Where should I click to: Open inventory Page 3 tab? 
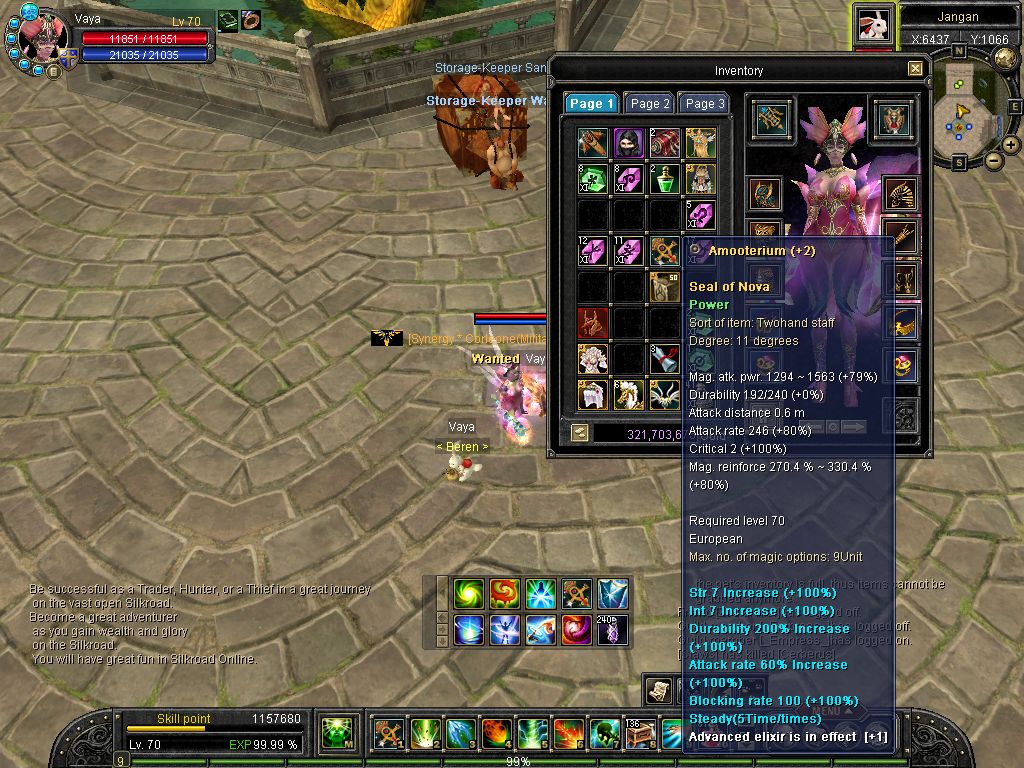704,103
